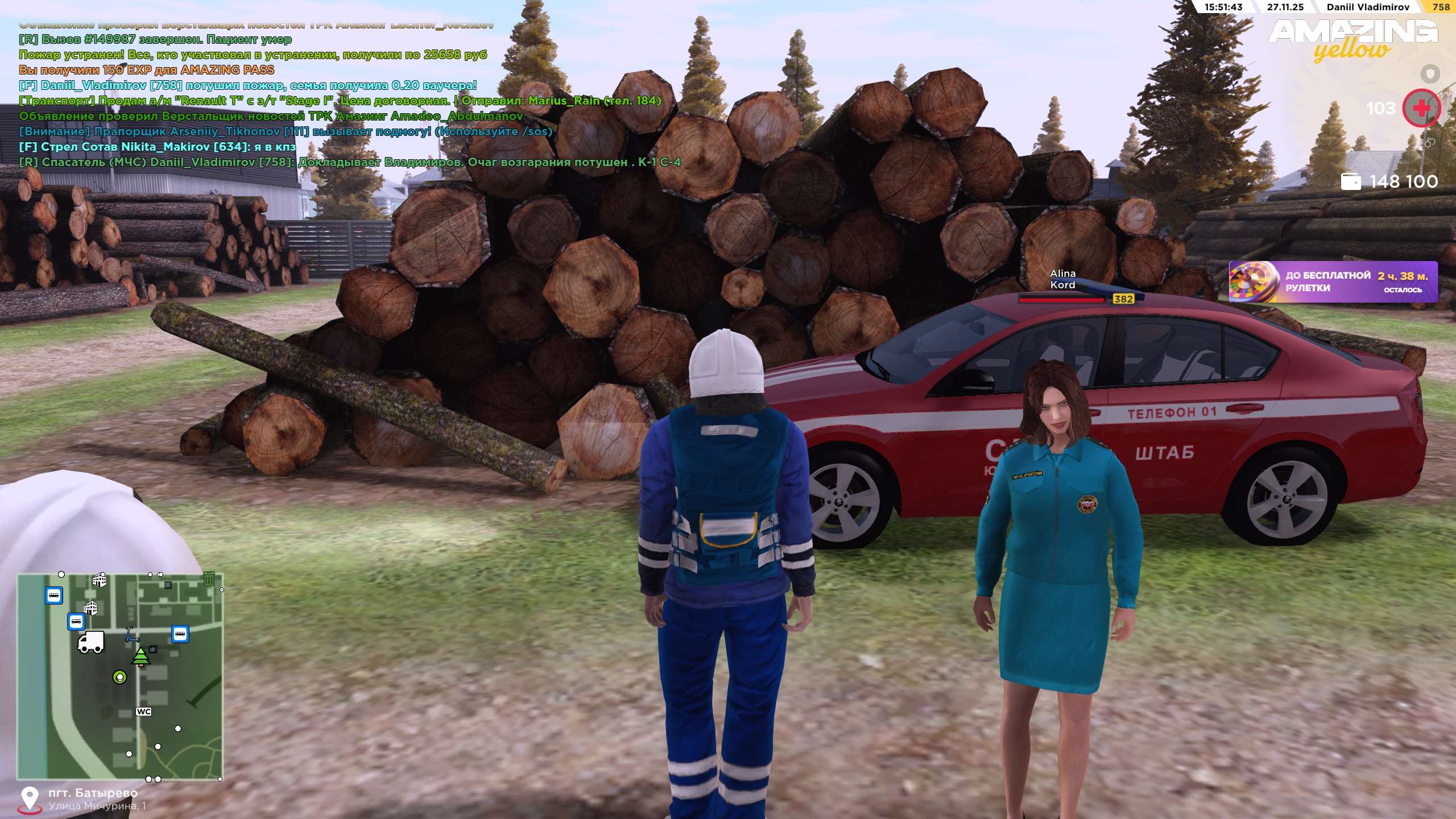
Task: Click the faint handcuffs icon
Action: pos(1429,142)
